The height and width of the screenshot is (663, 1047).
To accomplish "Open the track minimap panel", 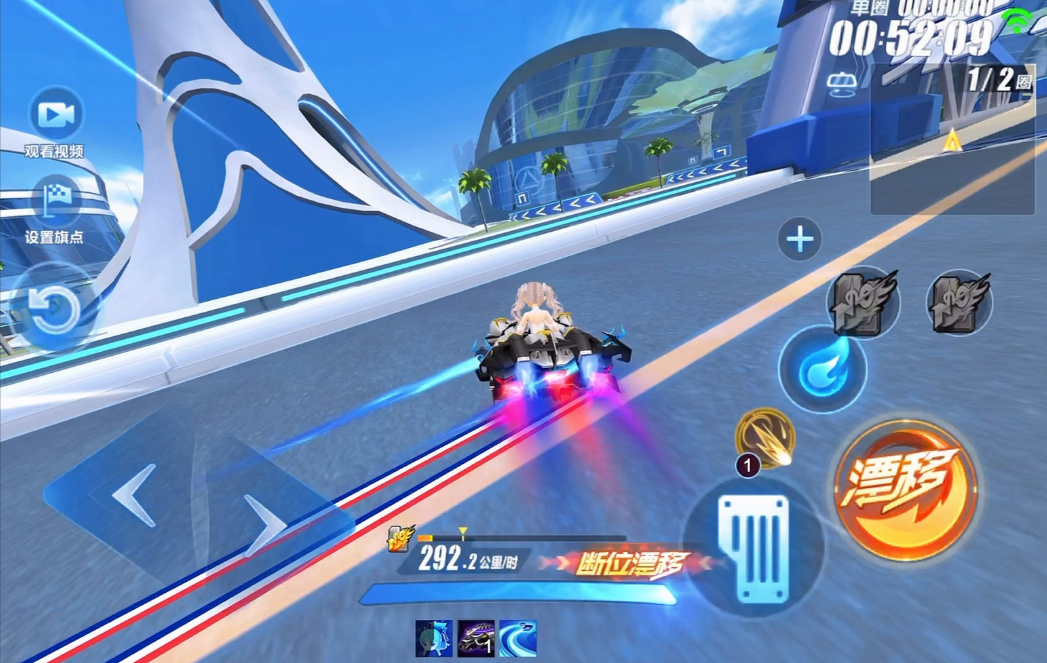I will coord(951,140).
